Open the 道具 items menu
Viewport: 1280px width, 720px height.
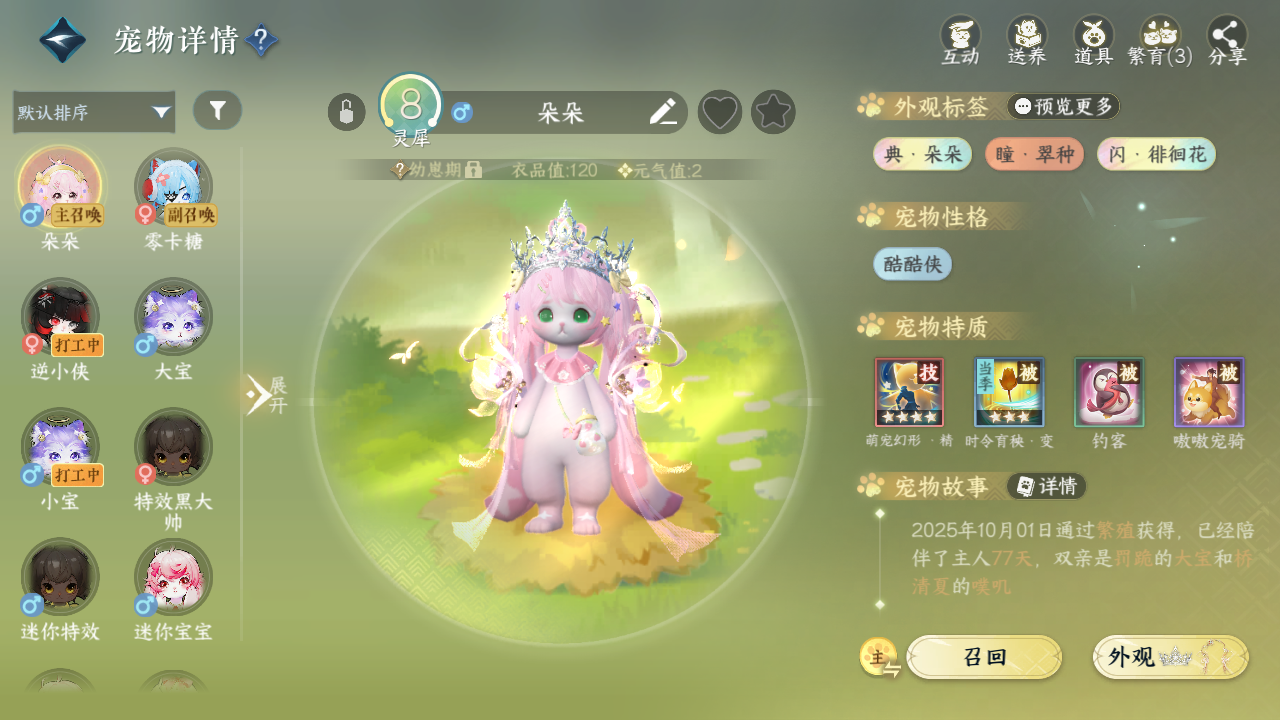(x=1093, y=40)
